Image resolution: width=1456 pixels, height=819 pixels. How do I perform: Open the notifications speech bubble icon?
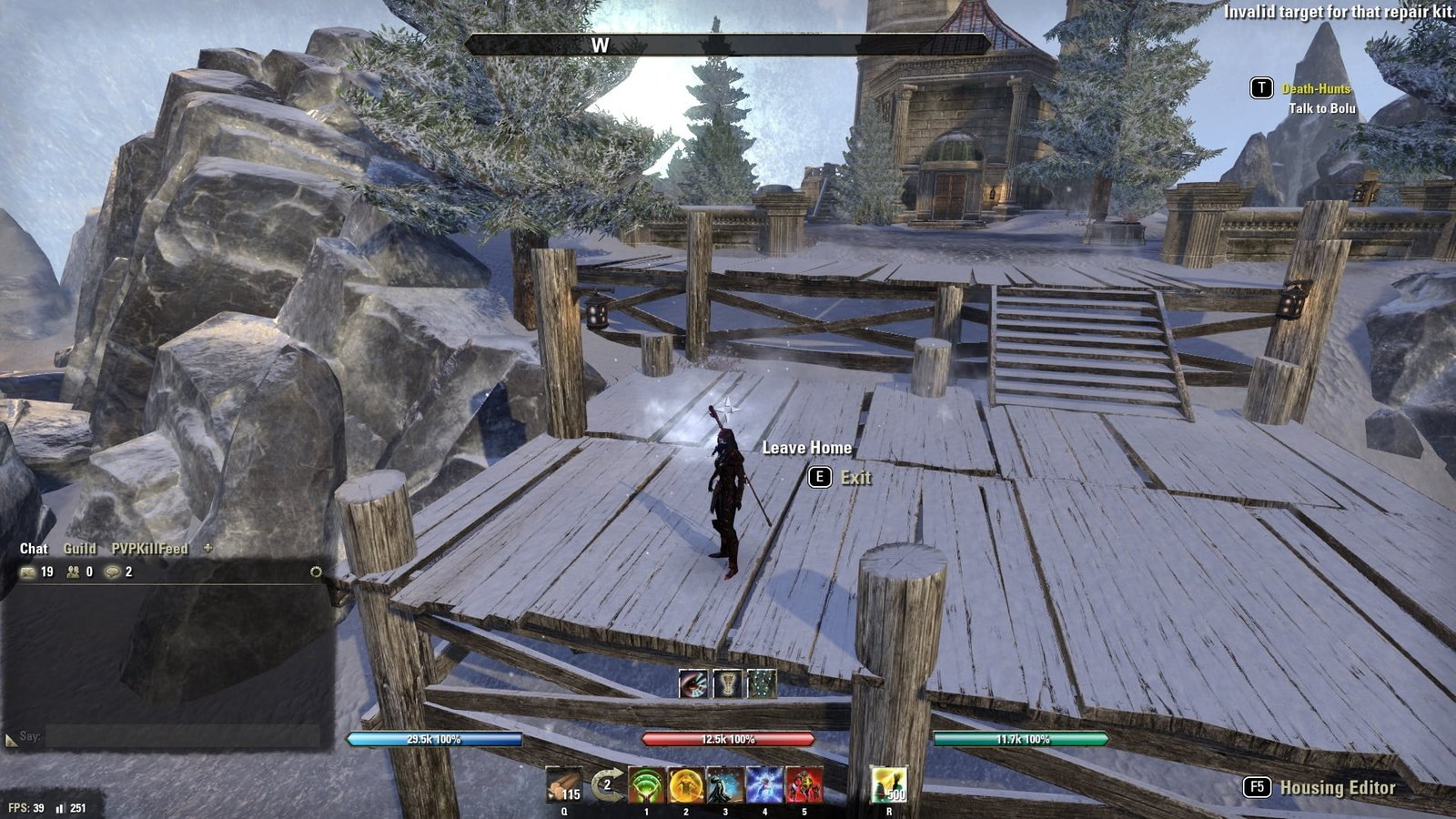(x=113, y=572)
